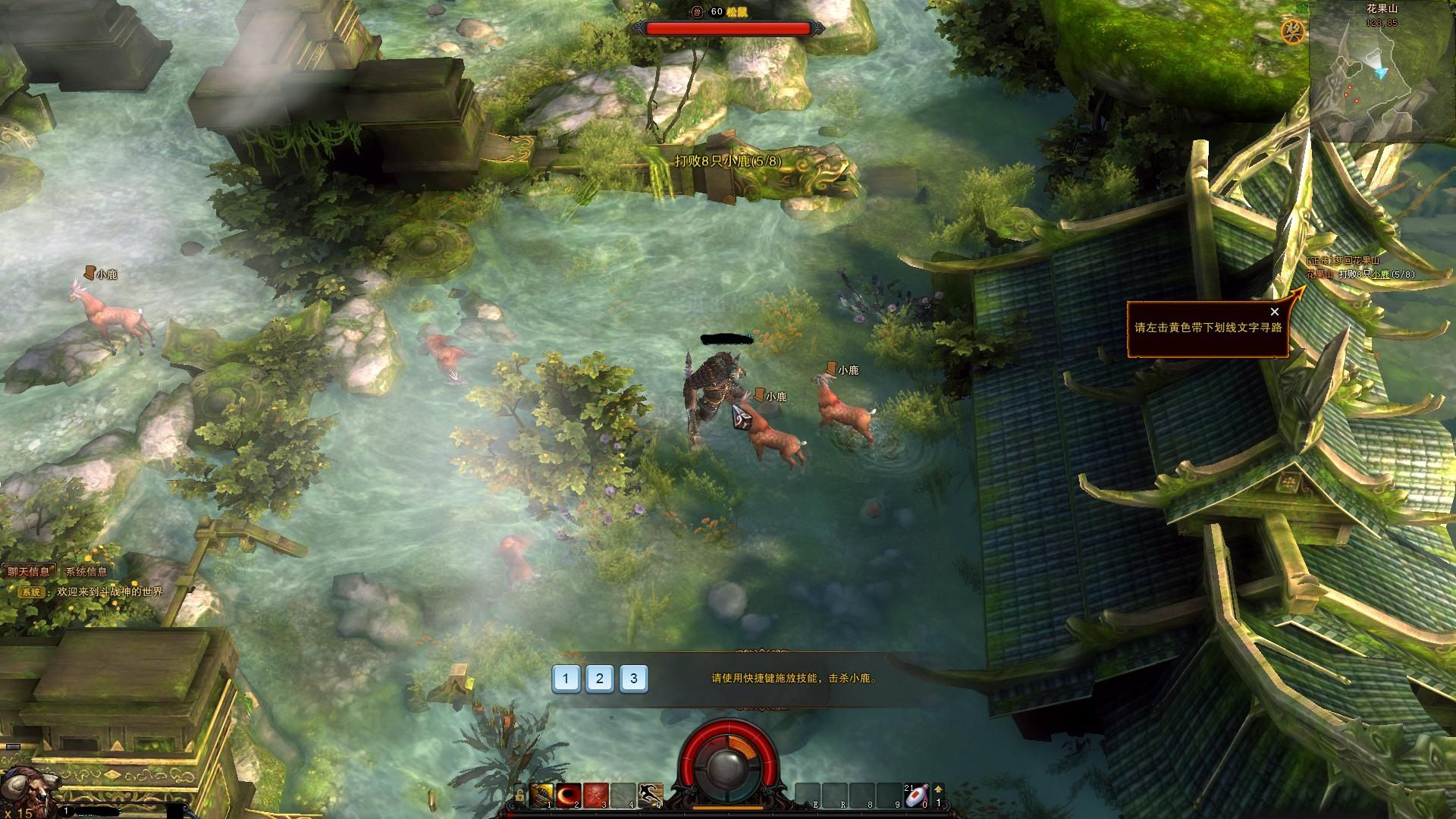The image size is (1456, 819).
Task: Use the red burst skill in slot 3
Action: pos(596,795)
